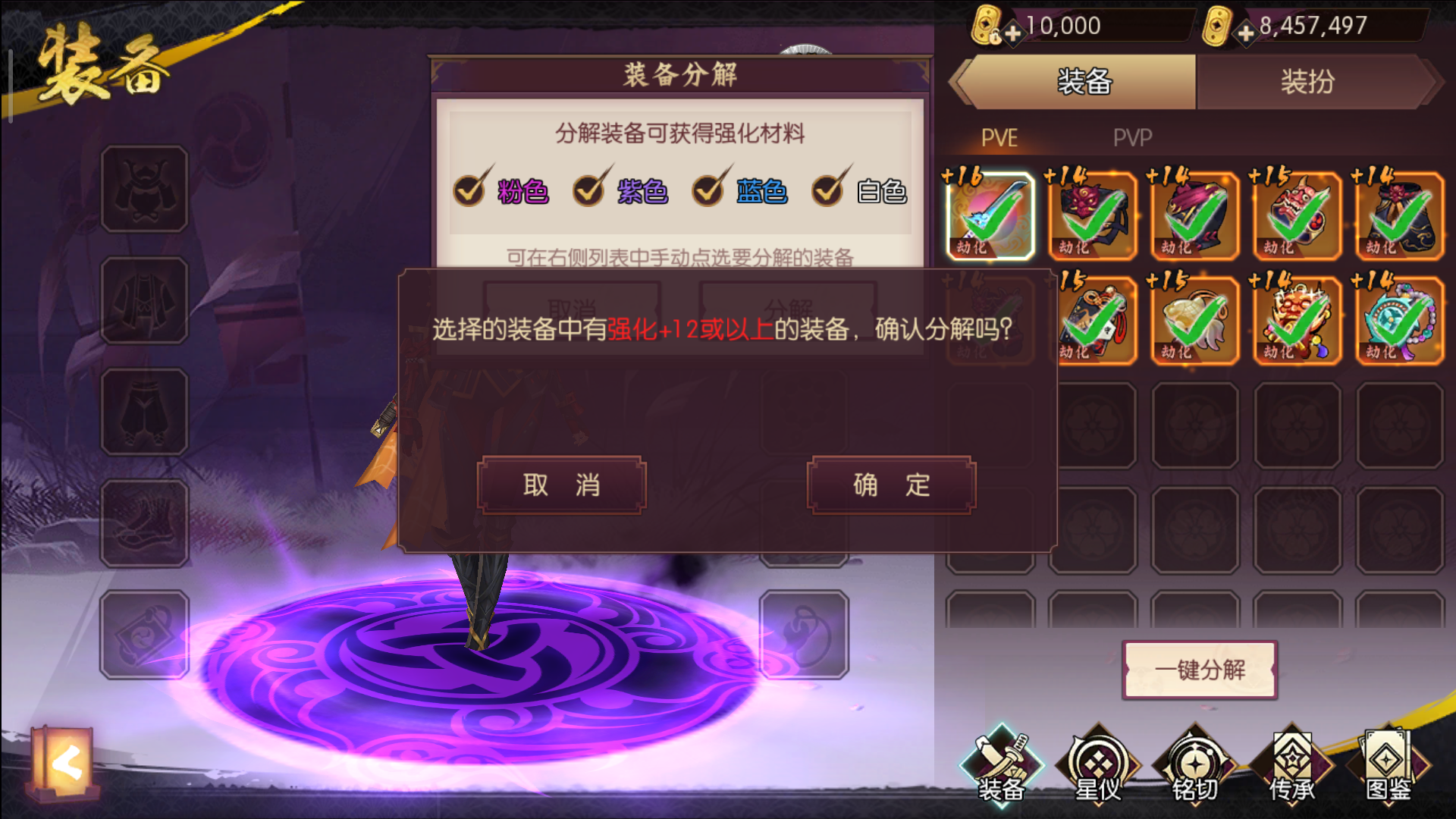Uncheck the 白色 quality checkbox

click(828, 190)
